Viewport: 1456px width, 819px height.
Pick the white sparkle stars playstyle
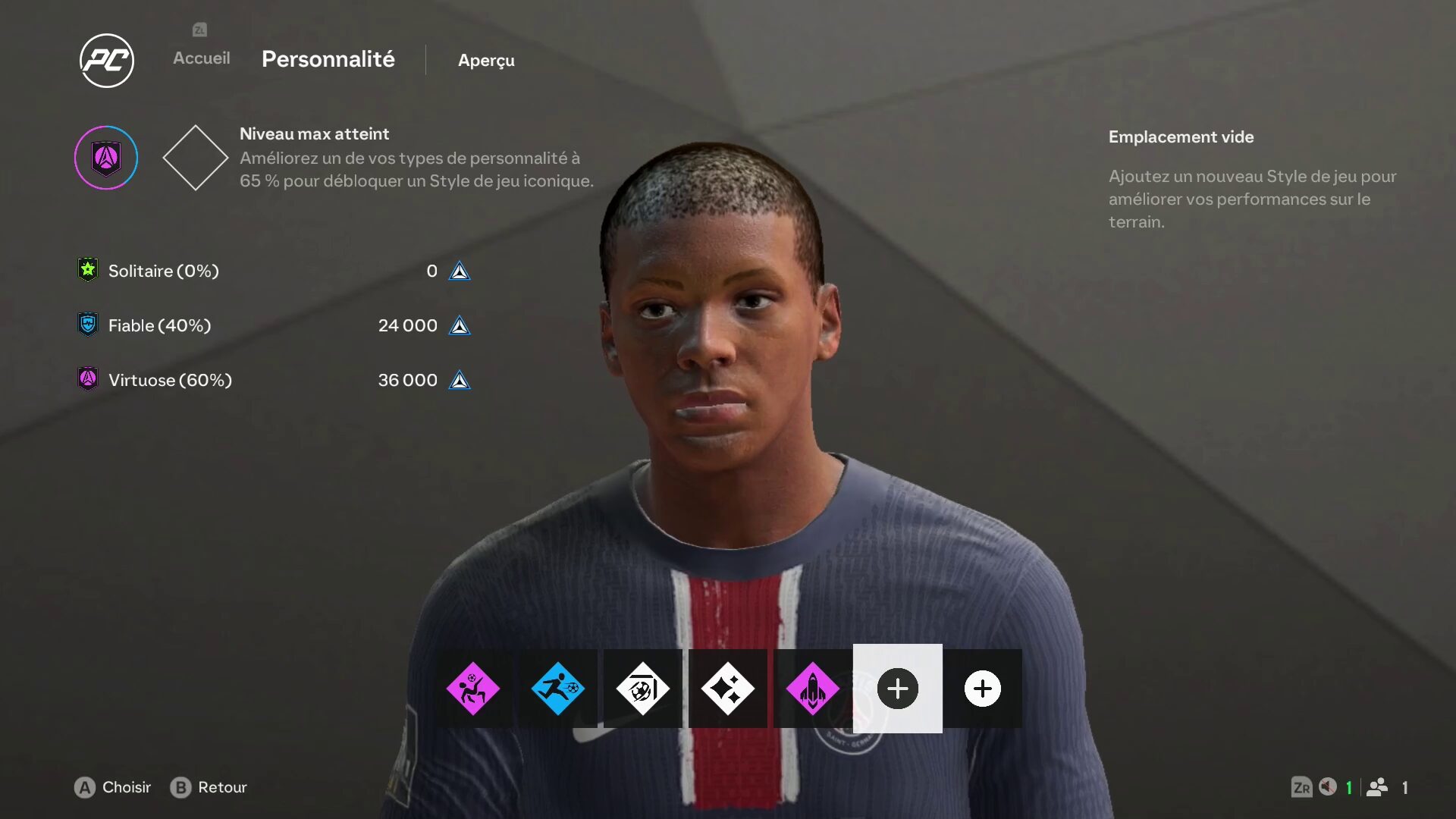pyautogui.click(x=727, y=689)
